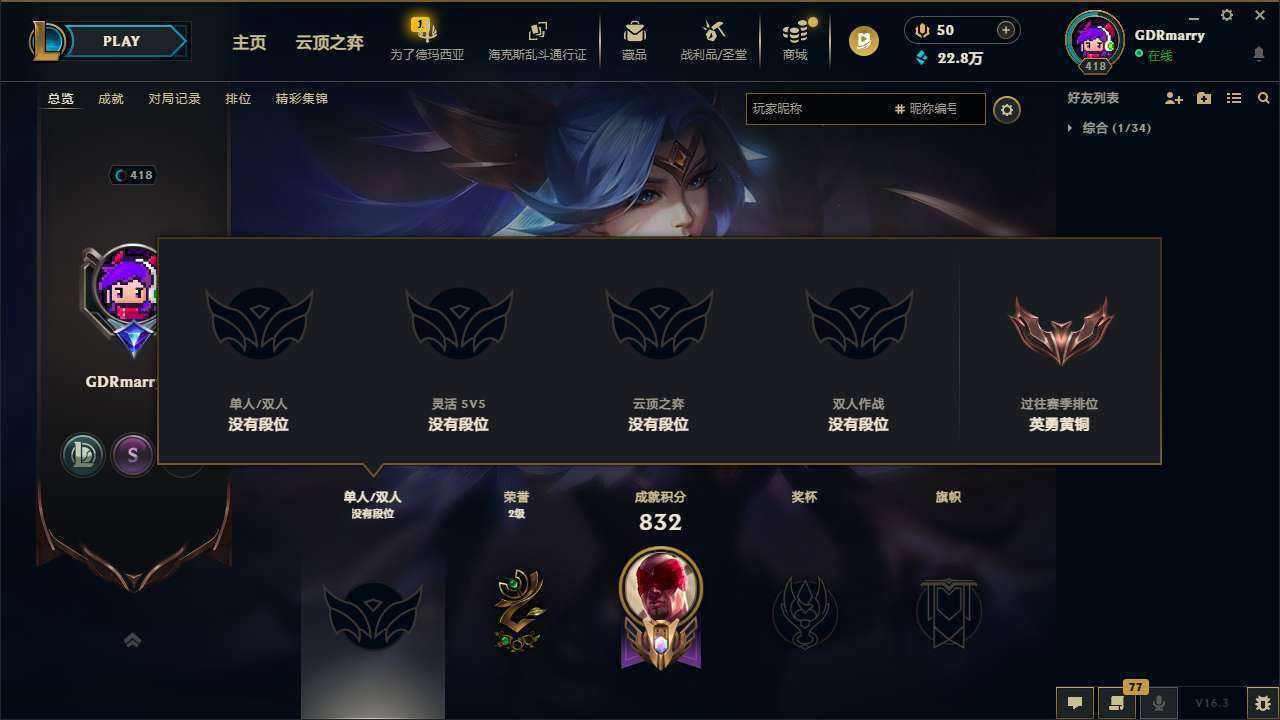1280x720 pixels.
Task: Open the 藏品 collections panel
Action: (633, 40)
